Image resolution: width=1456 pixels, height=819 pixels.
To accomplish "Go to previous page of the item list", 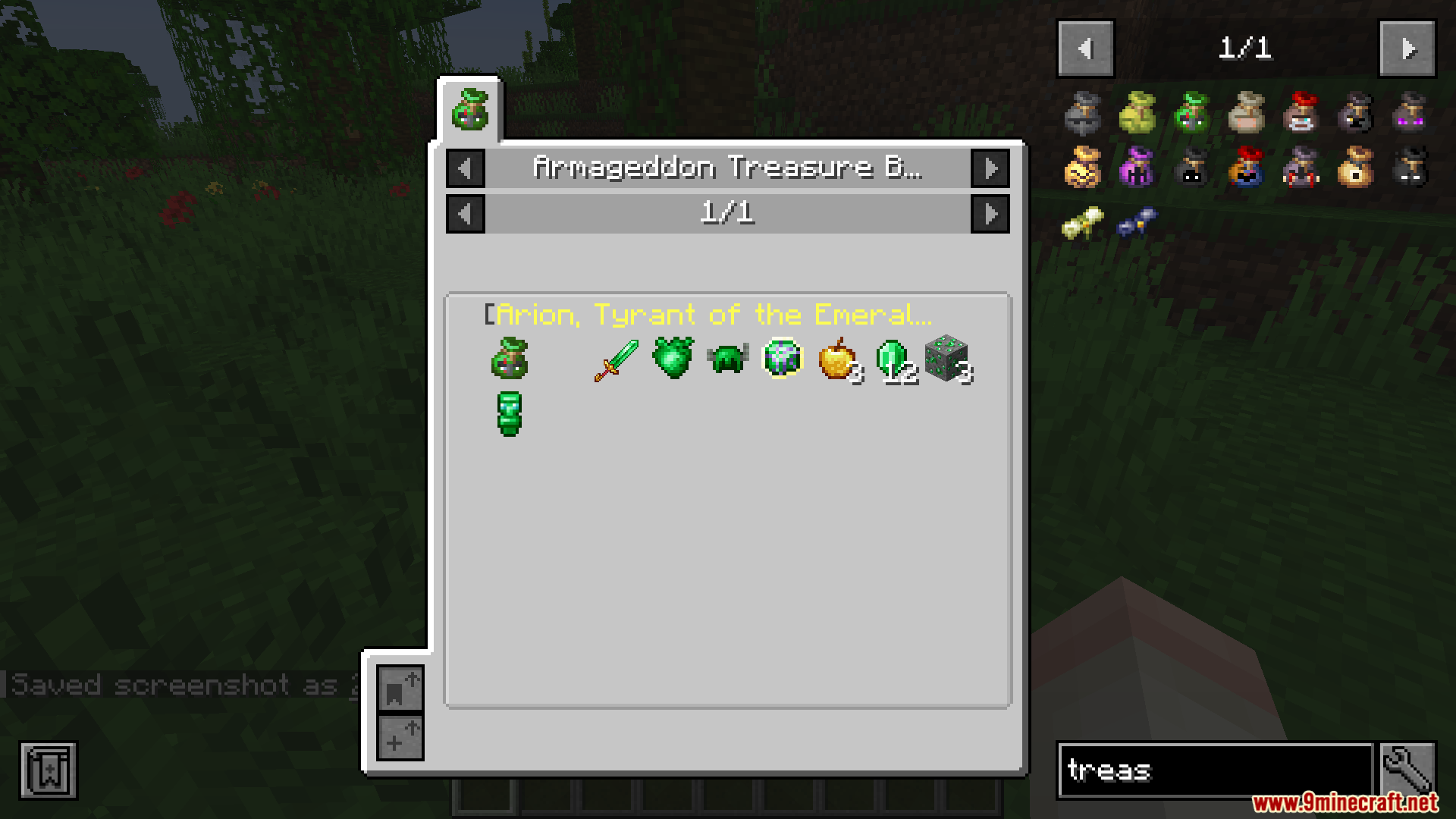I will click(x=1085, y=49).
